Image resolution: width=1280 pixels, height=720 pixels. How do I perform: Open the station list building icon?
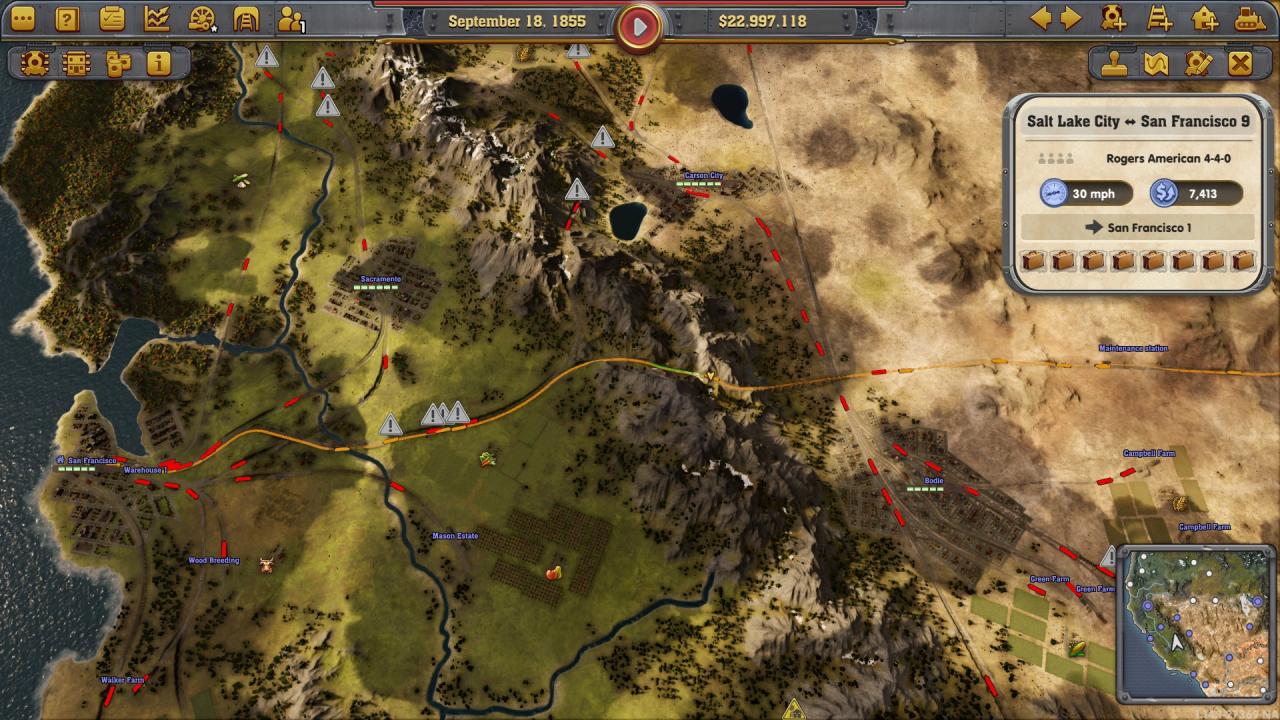coord(76,64)
